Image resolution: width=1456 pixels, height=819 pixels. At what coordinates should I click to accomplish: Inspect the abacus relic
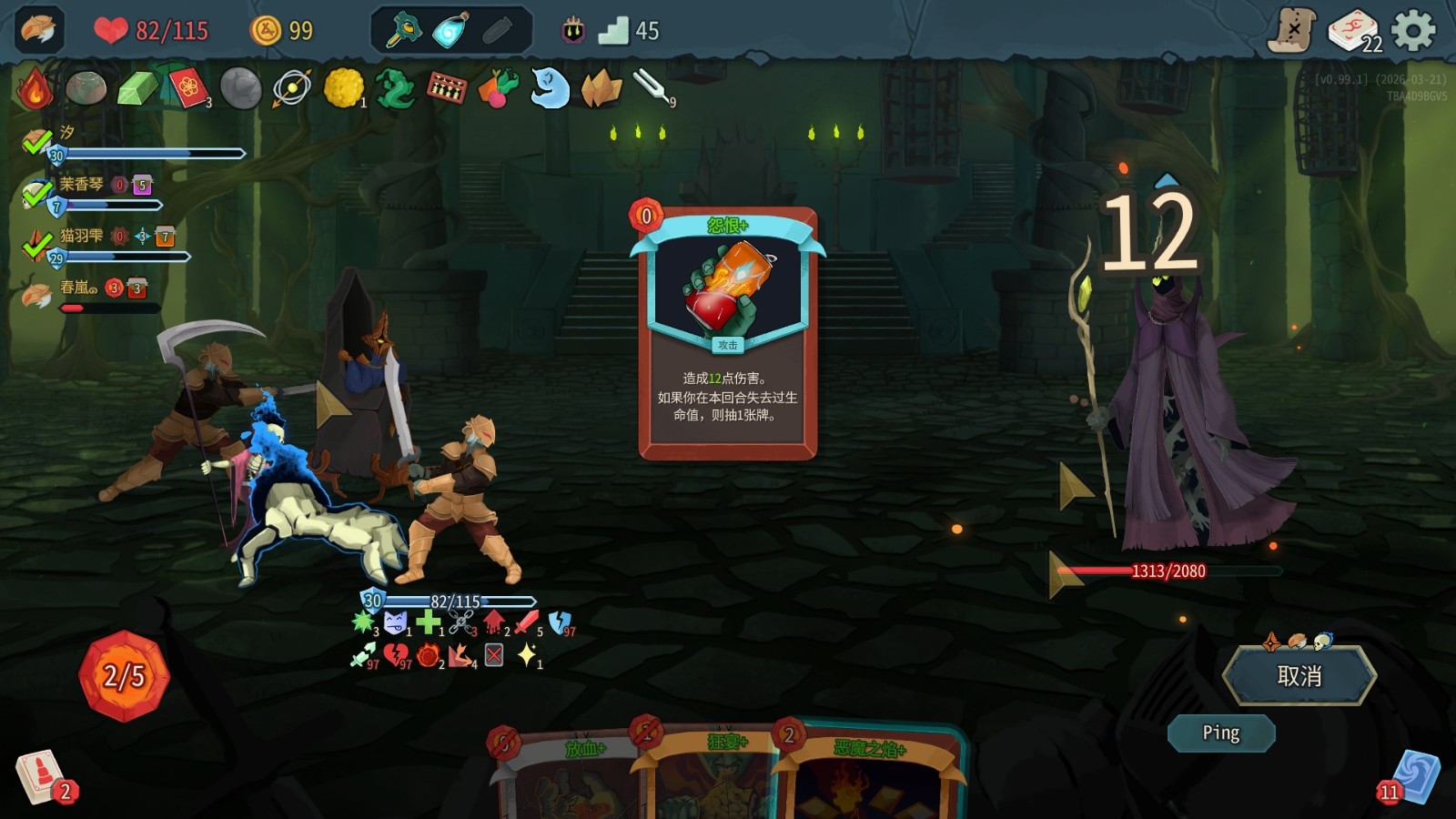tap(446, 88)
